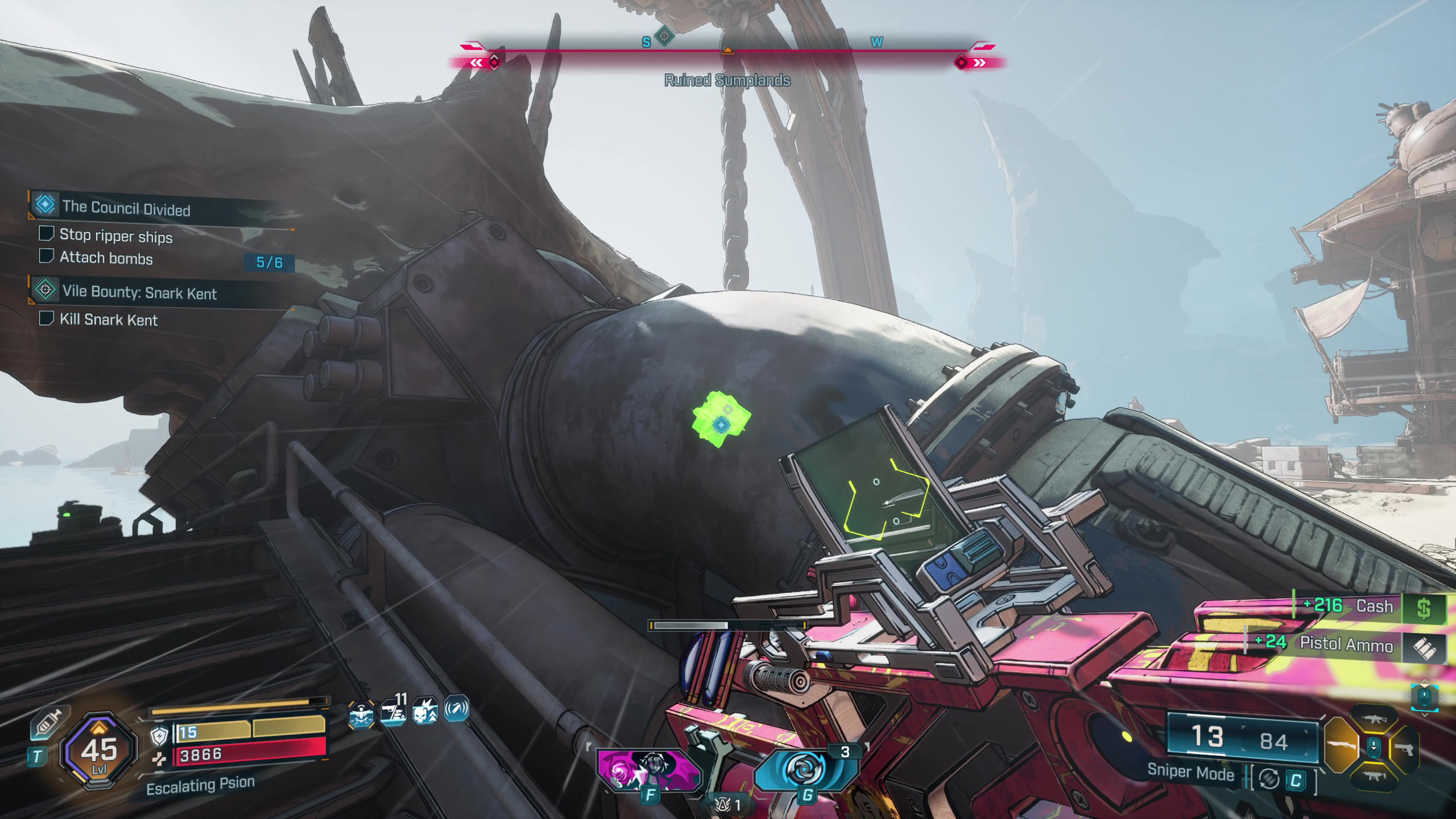The image size is (1456, 819).
Task: Select the quest marker on the compass
Action: pyautogui.click(x=664, y=37)
